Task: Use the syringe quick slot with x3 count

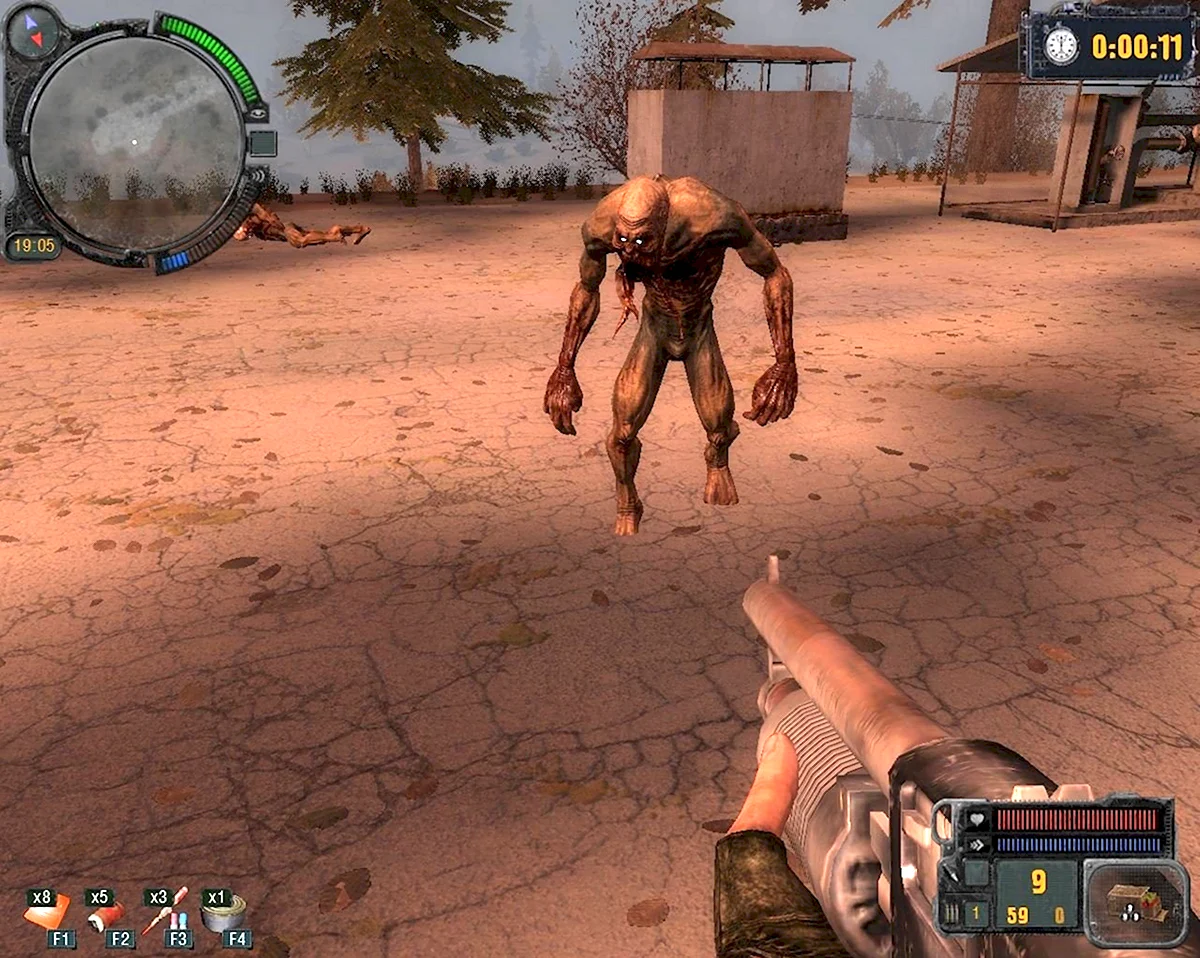Action: pos(164,911)
